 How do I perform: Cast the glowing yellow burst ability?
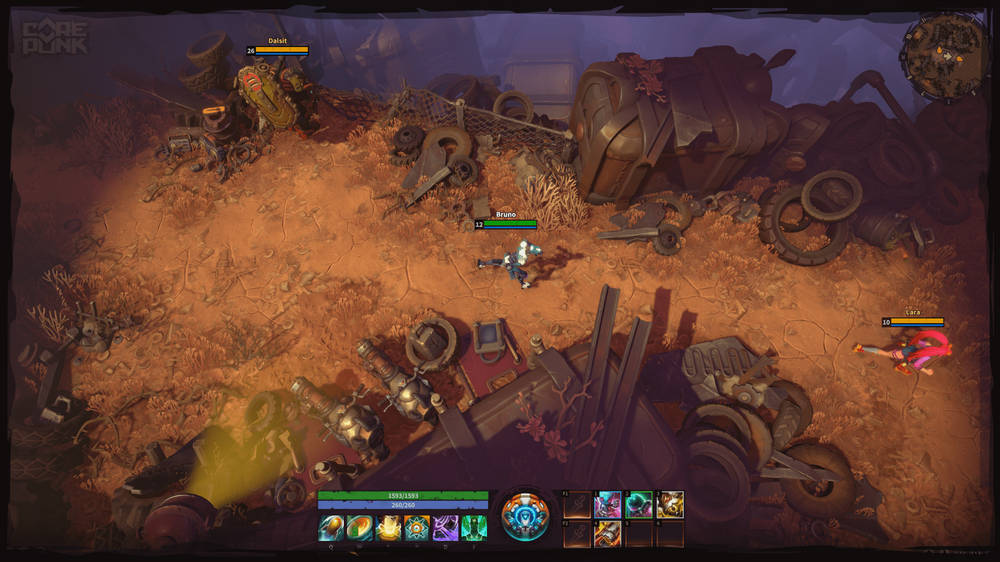click(388, 528)
